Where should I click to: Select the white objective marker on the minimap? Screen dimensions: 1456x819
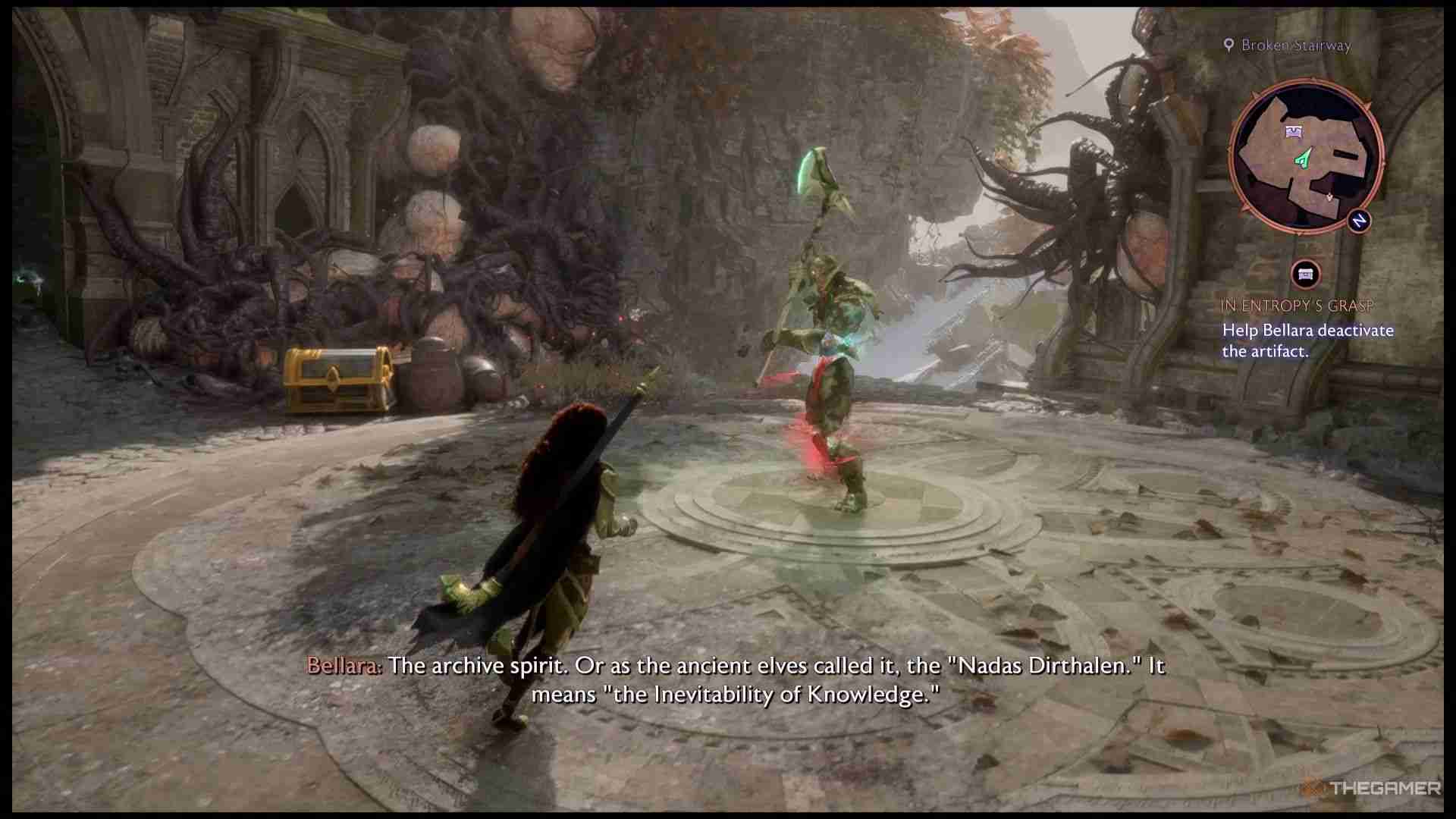coord(1329,197)
